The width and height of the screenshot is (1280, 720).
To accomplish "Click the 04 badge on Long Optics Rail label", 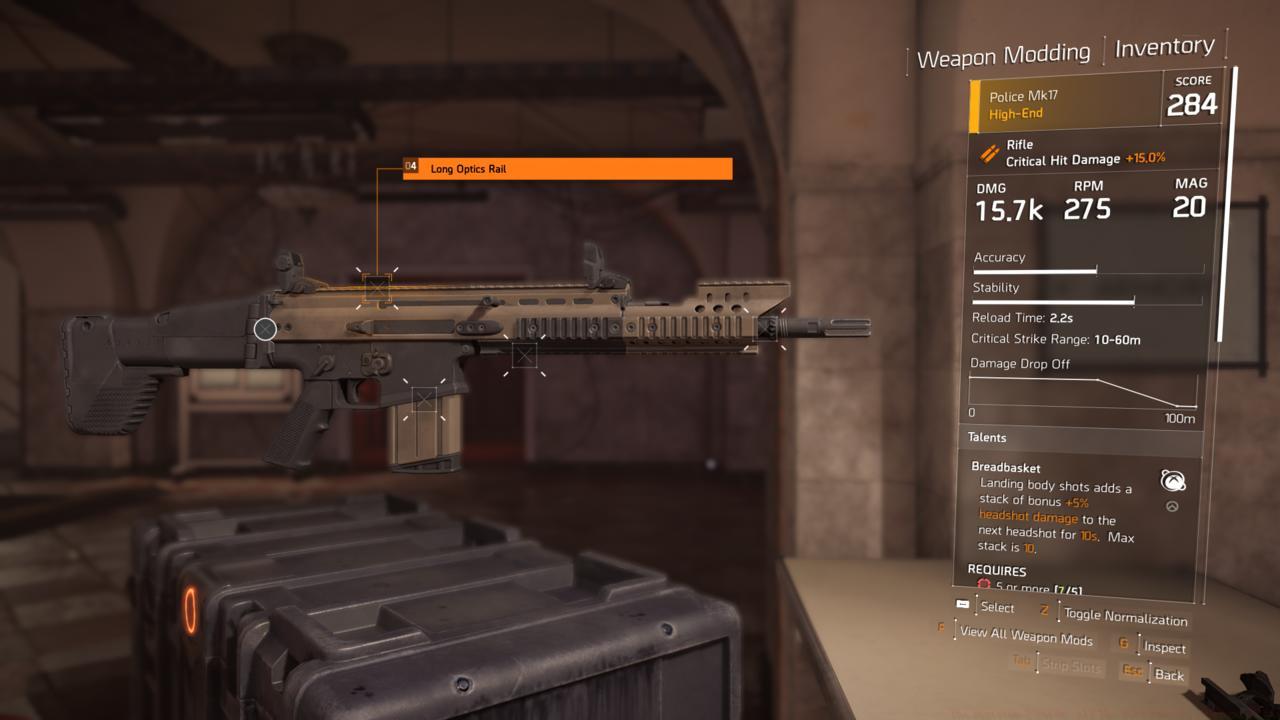I will [x=410, y=168].
